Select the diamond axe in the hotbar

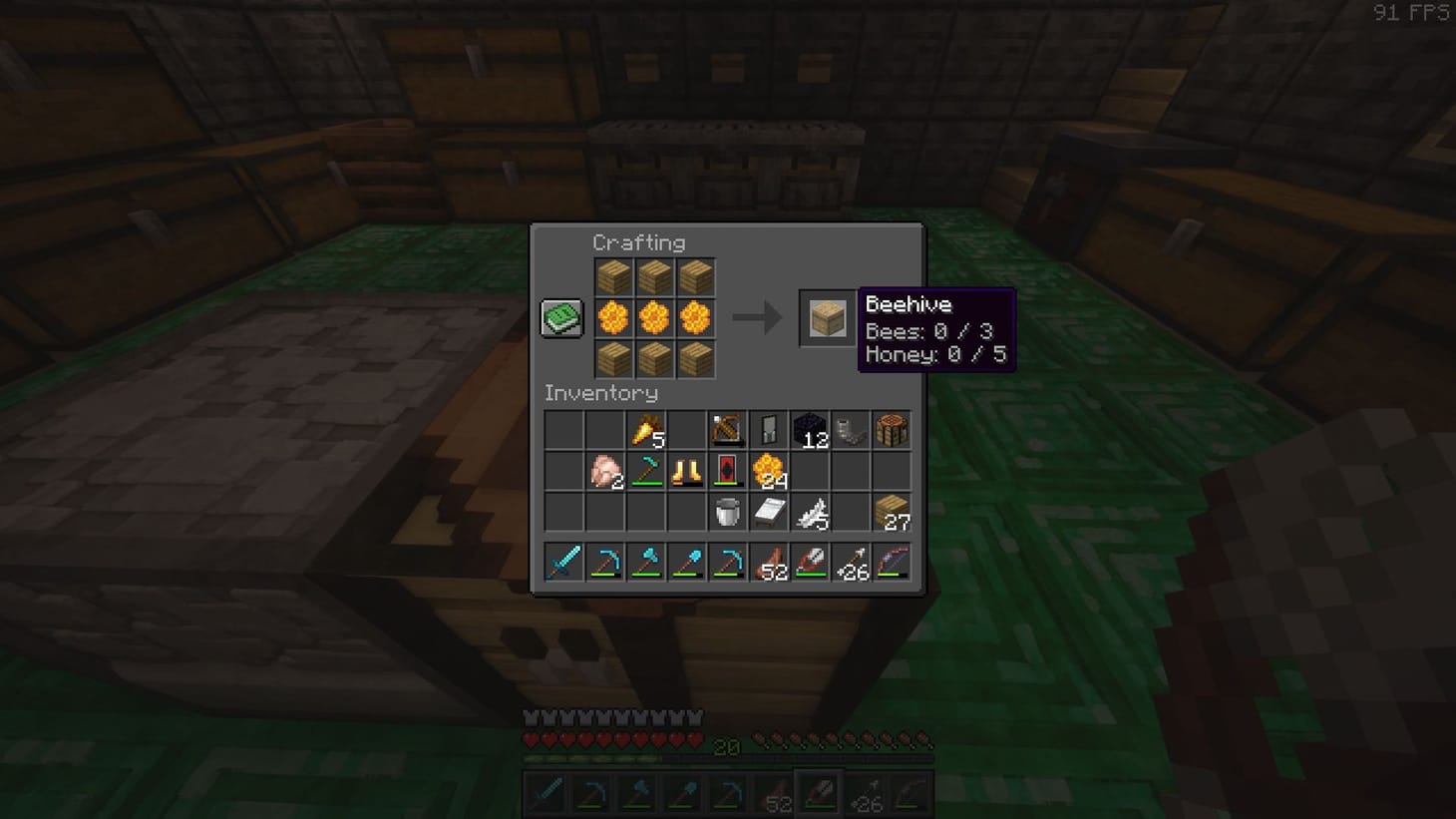click(645, 562)
